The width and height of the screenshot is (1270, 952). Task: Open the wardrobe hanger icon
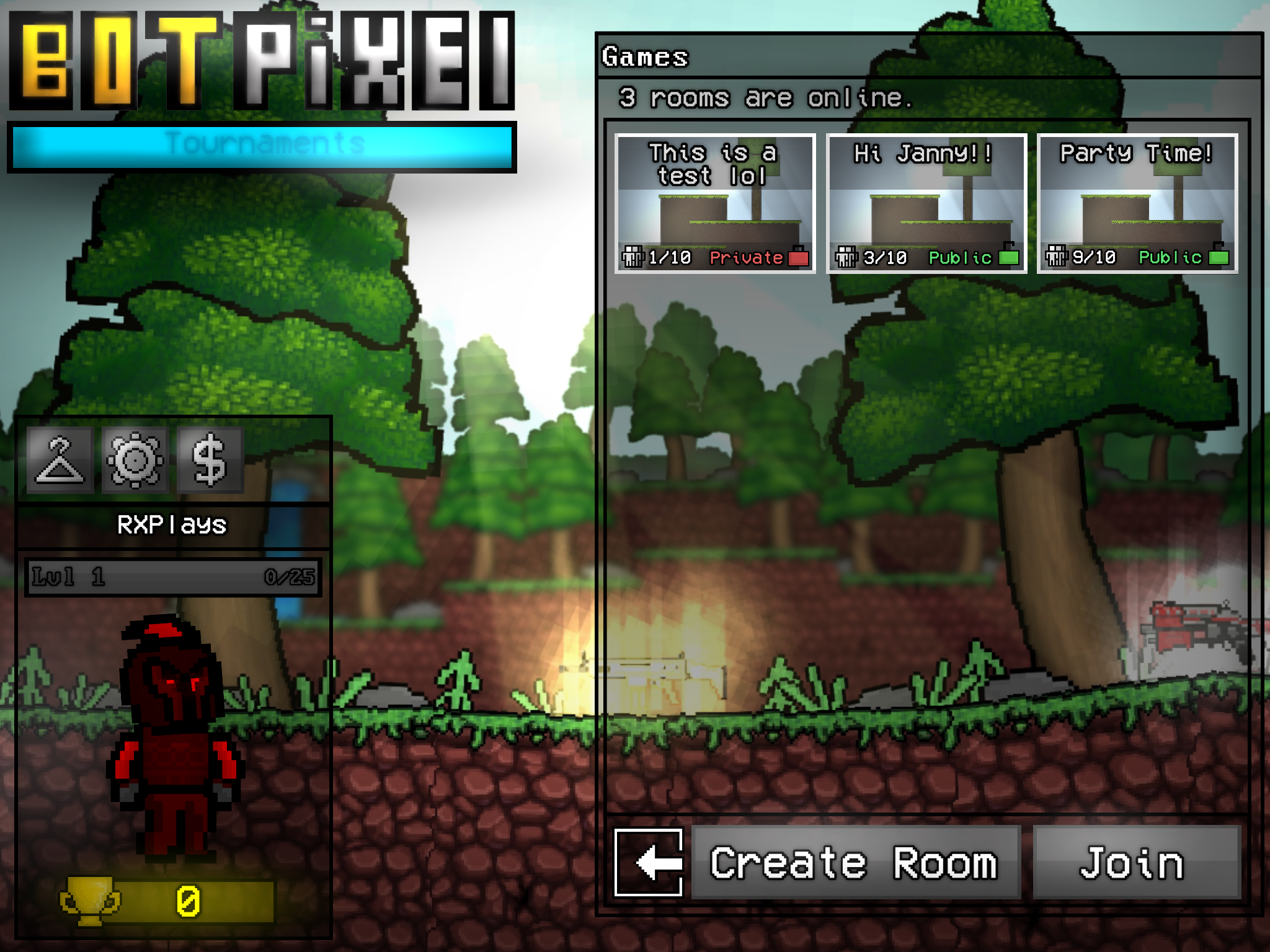pos(60,460)
